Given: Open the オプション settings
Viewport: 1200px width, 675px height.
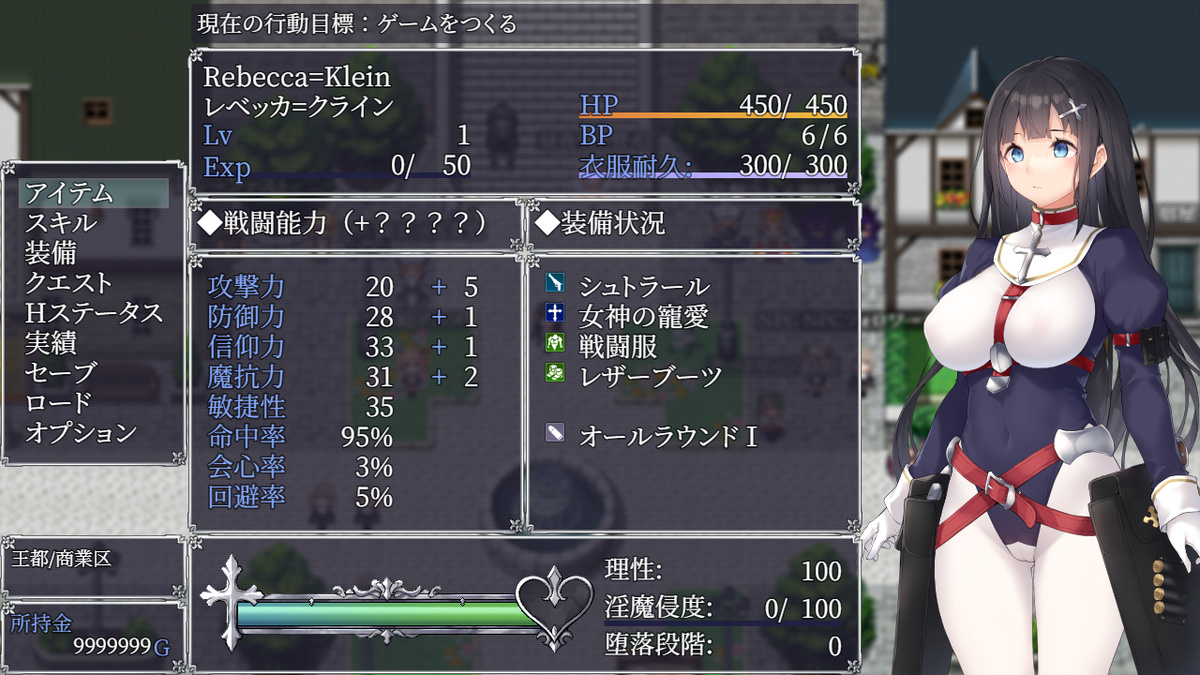Looking at the screenshot, I should pos(81,433).
